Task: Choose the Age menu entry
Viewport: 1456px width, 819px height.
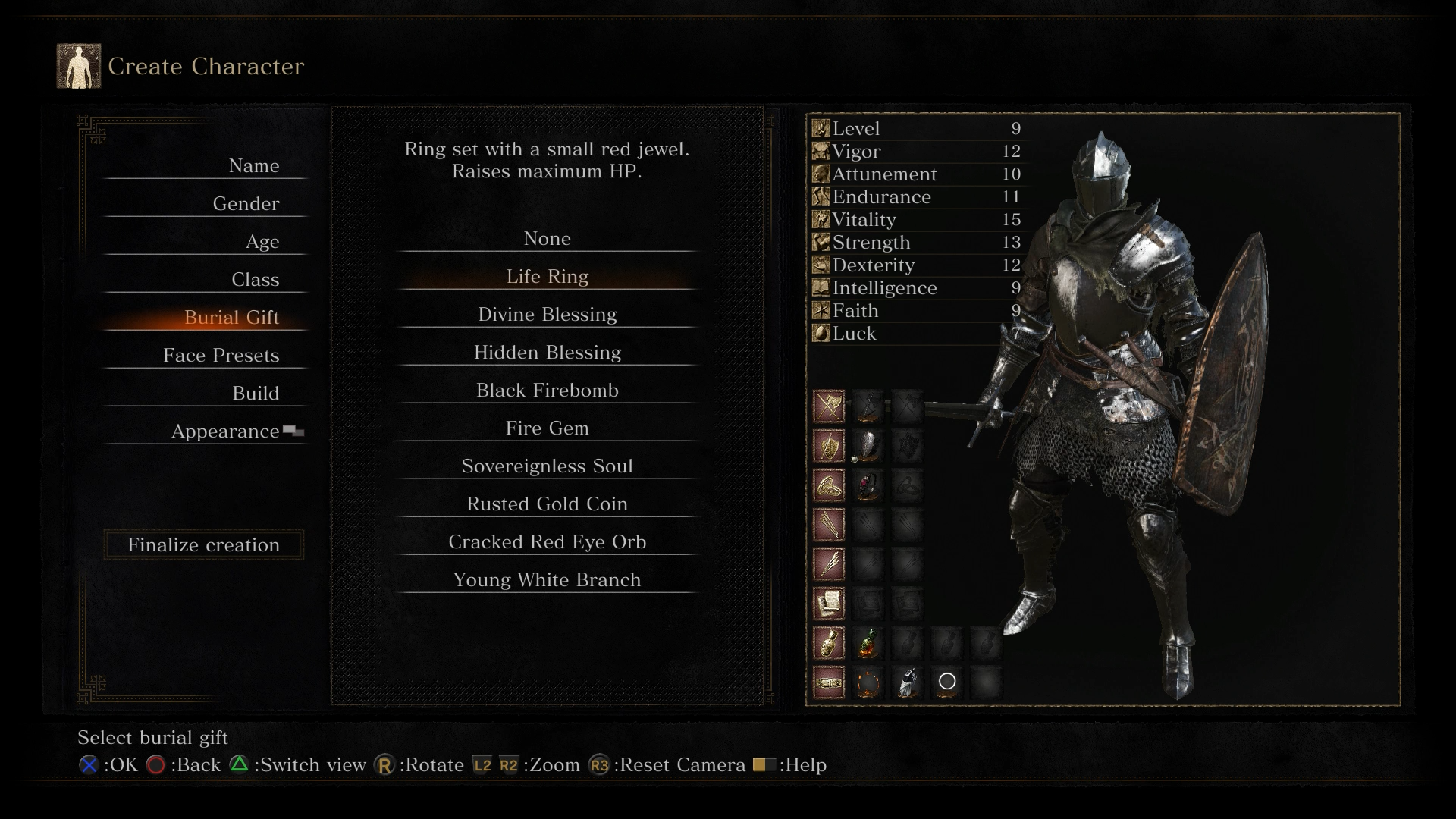Action: click(262, 242)
